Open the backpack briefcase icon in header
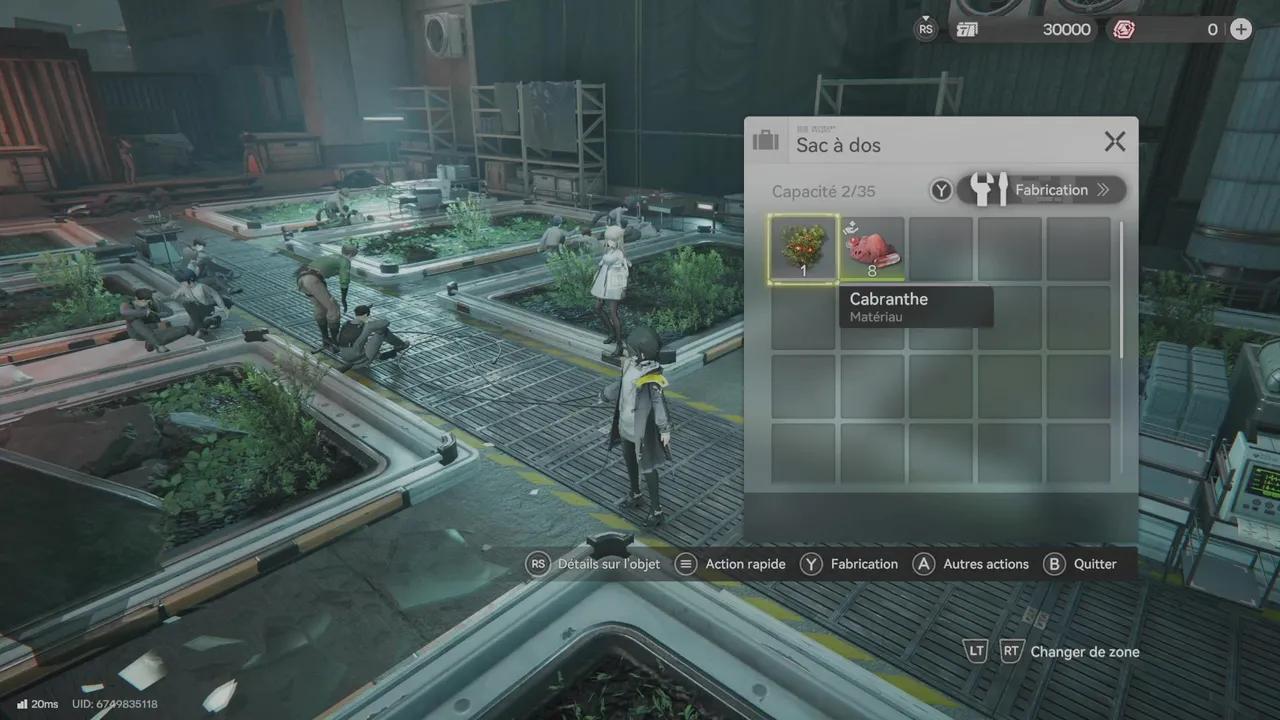The height and width of the screenshot is (720, 1280). 766,141
